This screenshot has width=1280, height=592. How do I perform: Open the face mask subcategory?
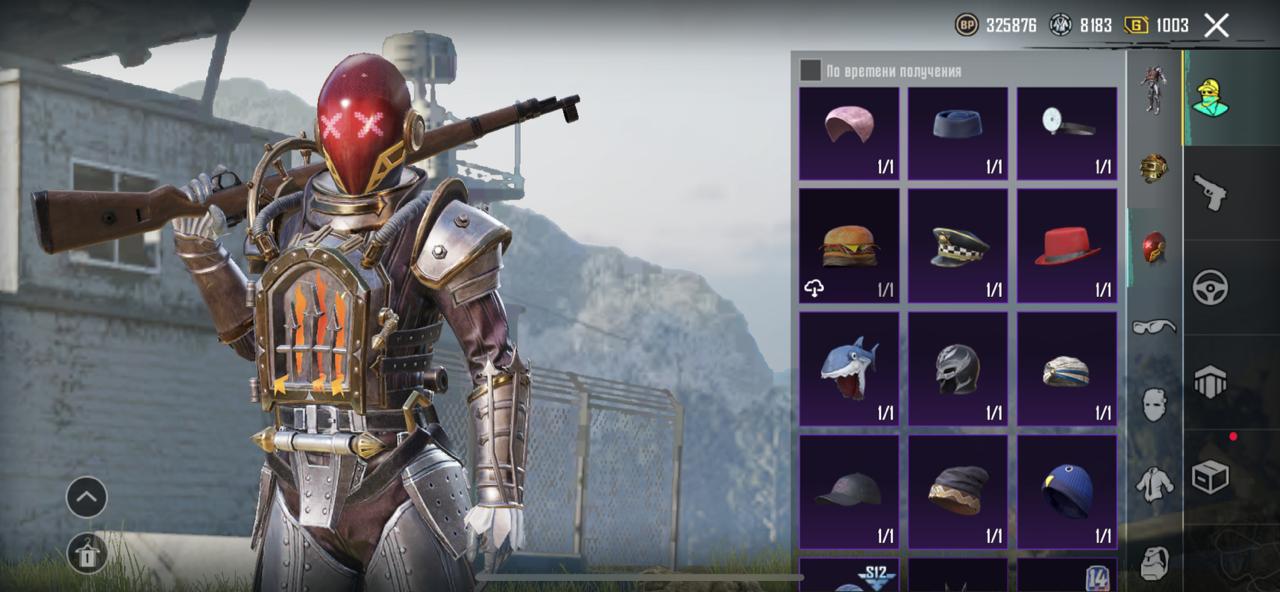point(1154,405)
